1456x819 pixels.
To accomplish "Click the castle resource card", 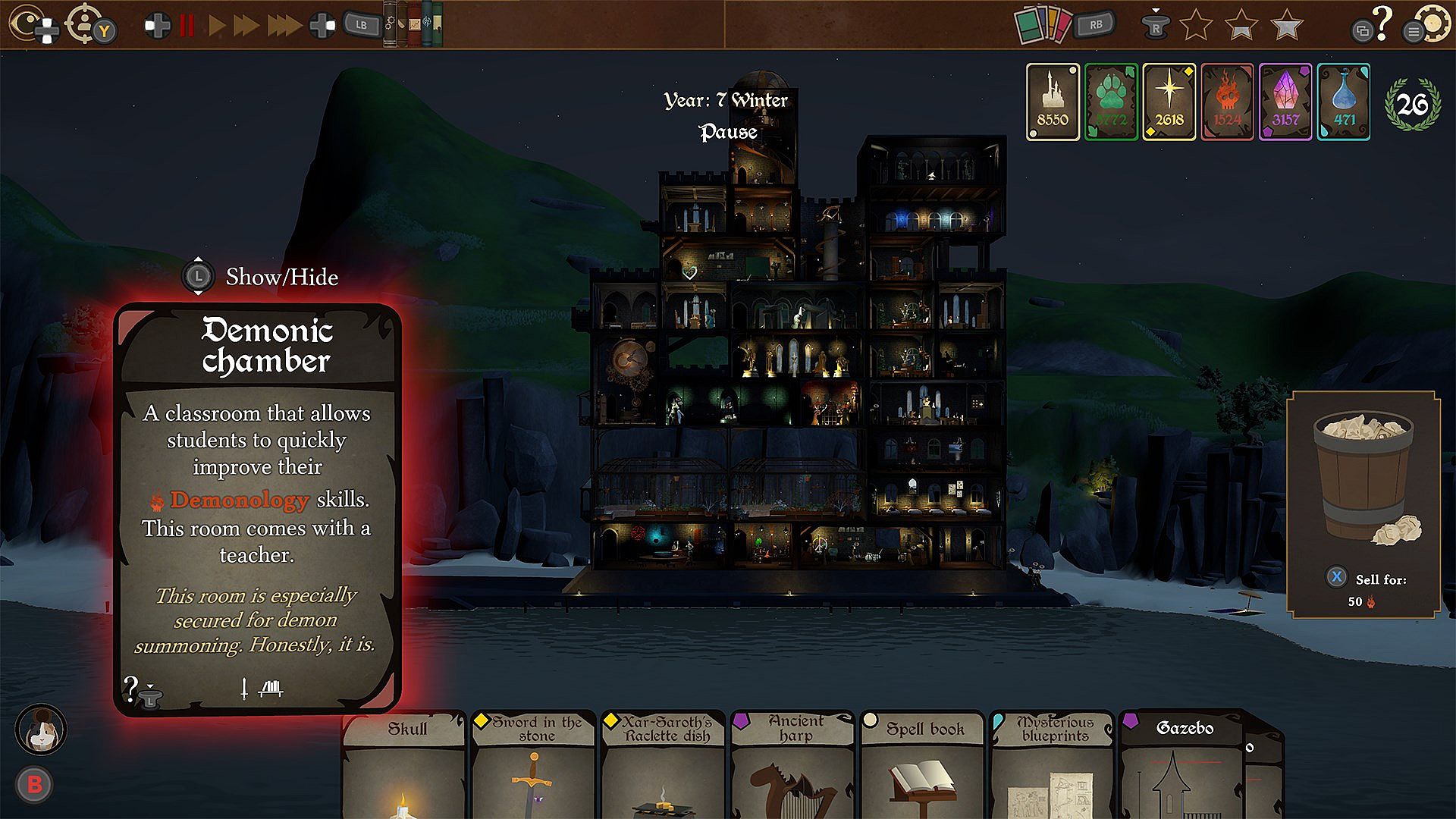I will pos(1052,102).
